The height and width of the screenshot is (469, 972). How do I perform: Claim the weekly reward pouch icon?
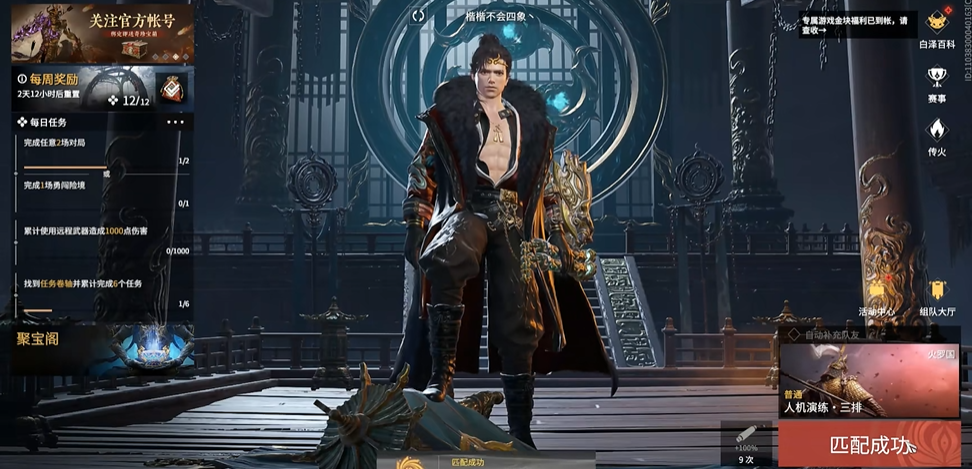tap(170, 88)
